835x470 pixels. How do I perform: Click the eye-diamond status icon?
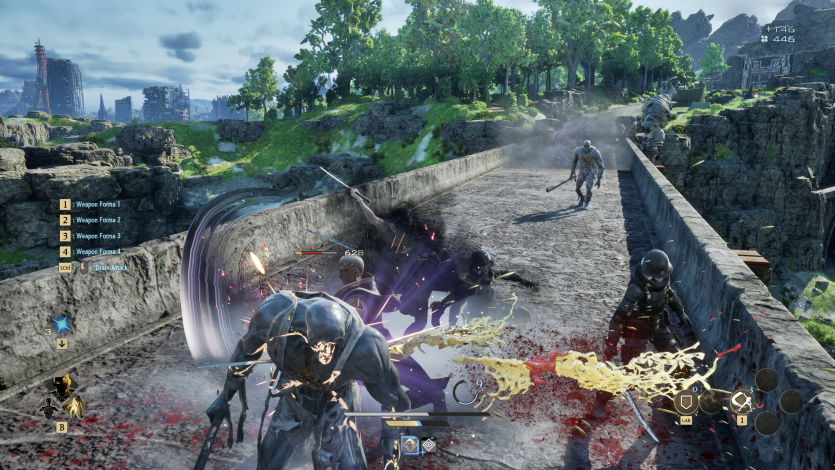[429, 444]
